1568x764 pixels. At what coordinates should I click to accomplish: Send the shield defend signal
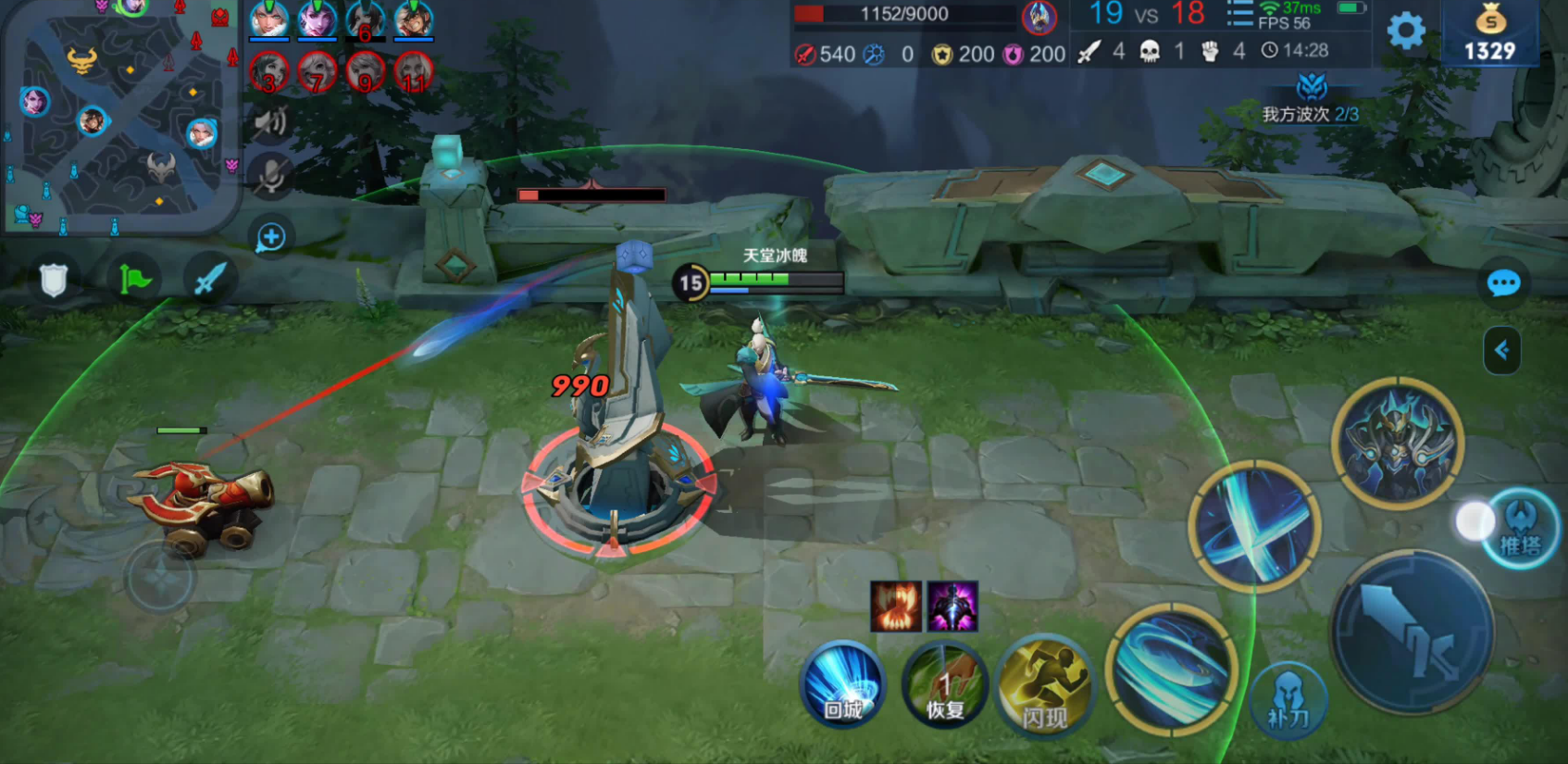[x=54, y=279]
